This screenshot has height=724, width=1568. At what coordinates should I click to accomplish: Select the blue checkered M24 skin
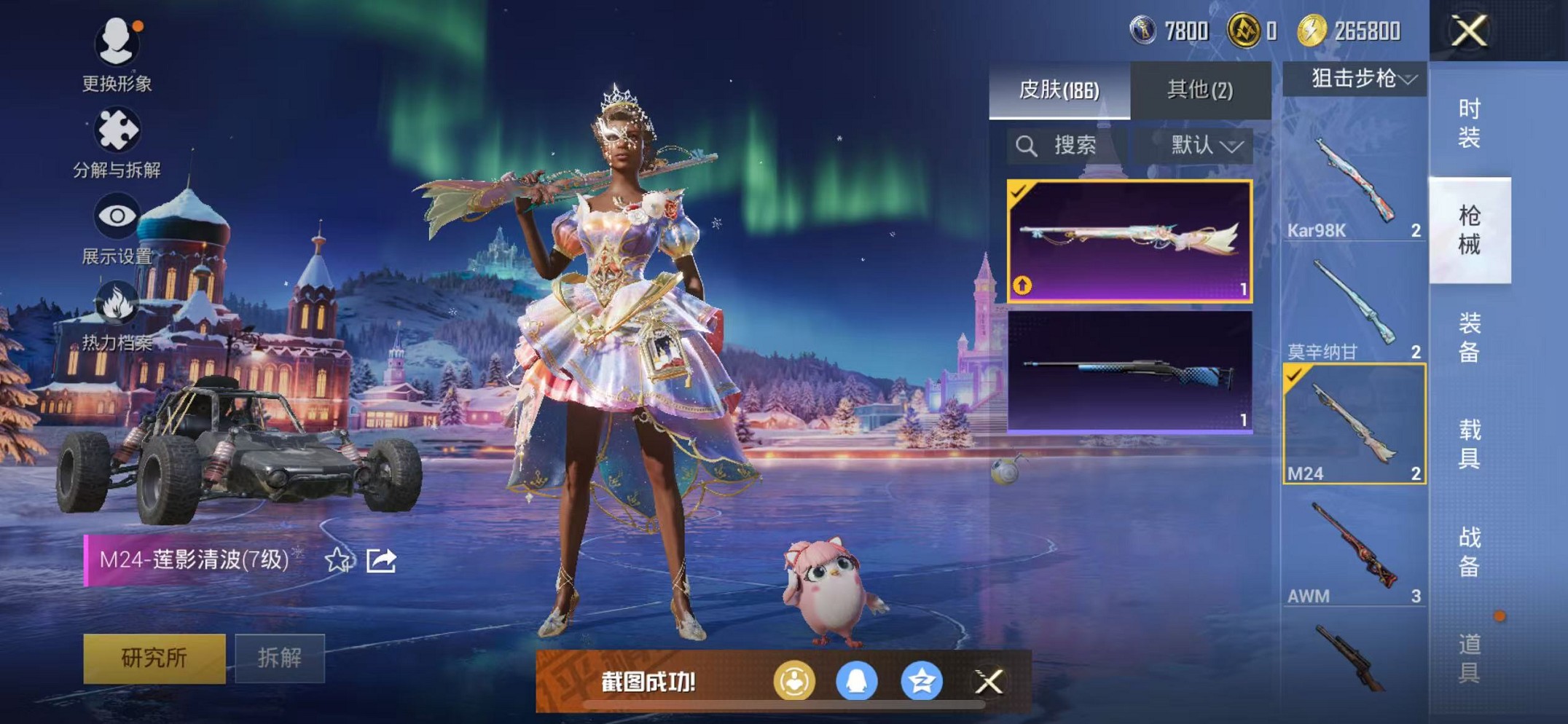point(1129,372)
